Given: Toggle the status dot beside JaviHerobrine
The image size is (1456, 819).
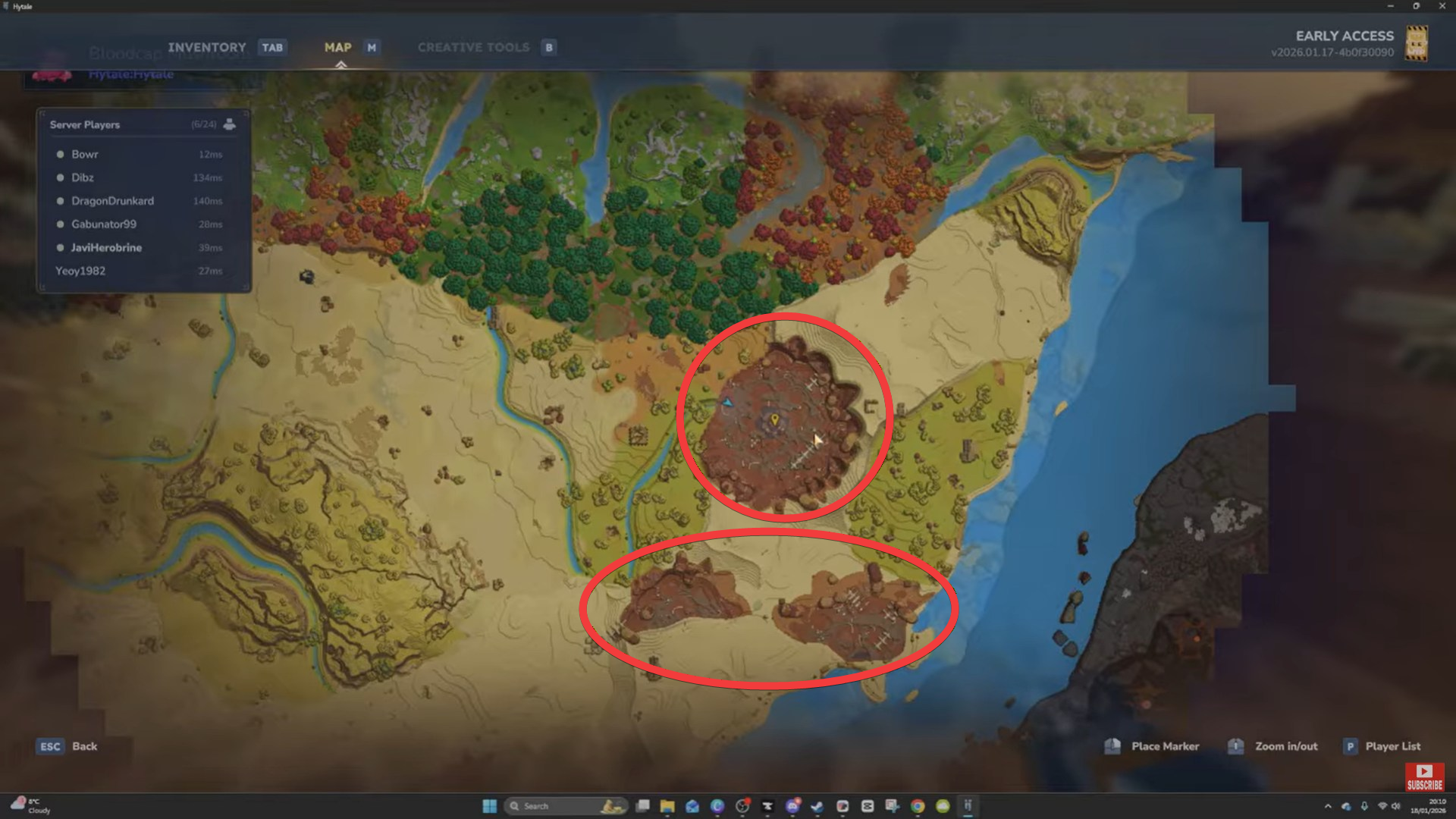Looking at the screenshot, I should 60,247.
